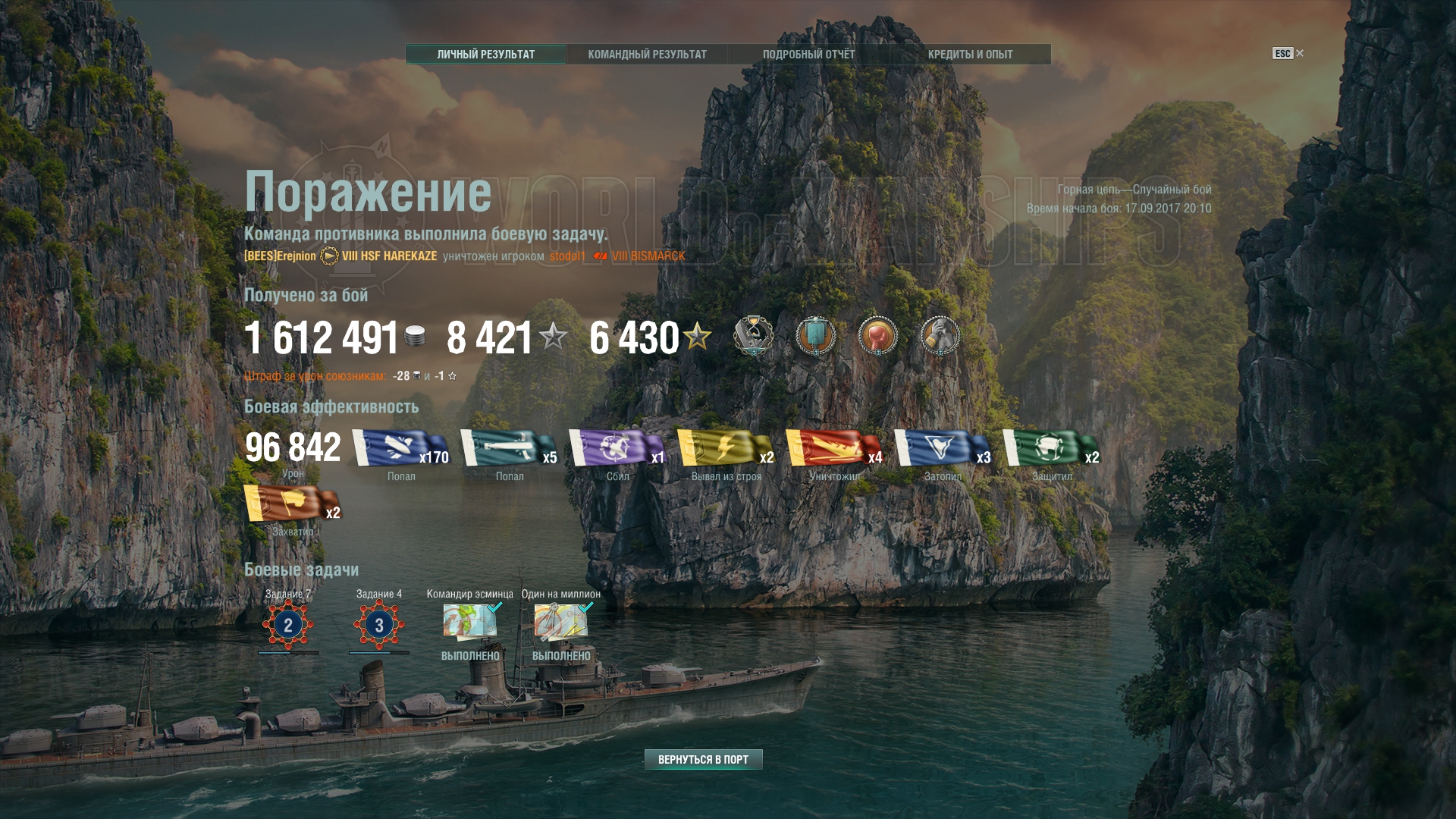Image resolution: width=1456 pixels, height=819 pixels.
Task: Open the Командный результат tab
Action: (647, 55)
